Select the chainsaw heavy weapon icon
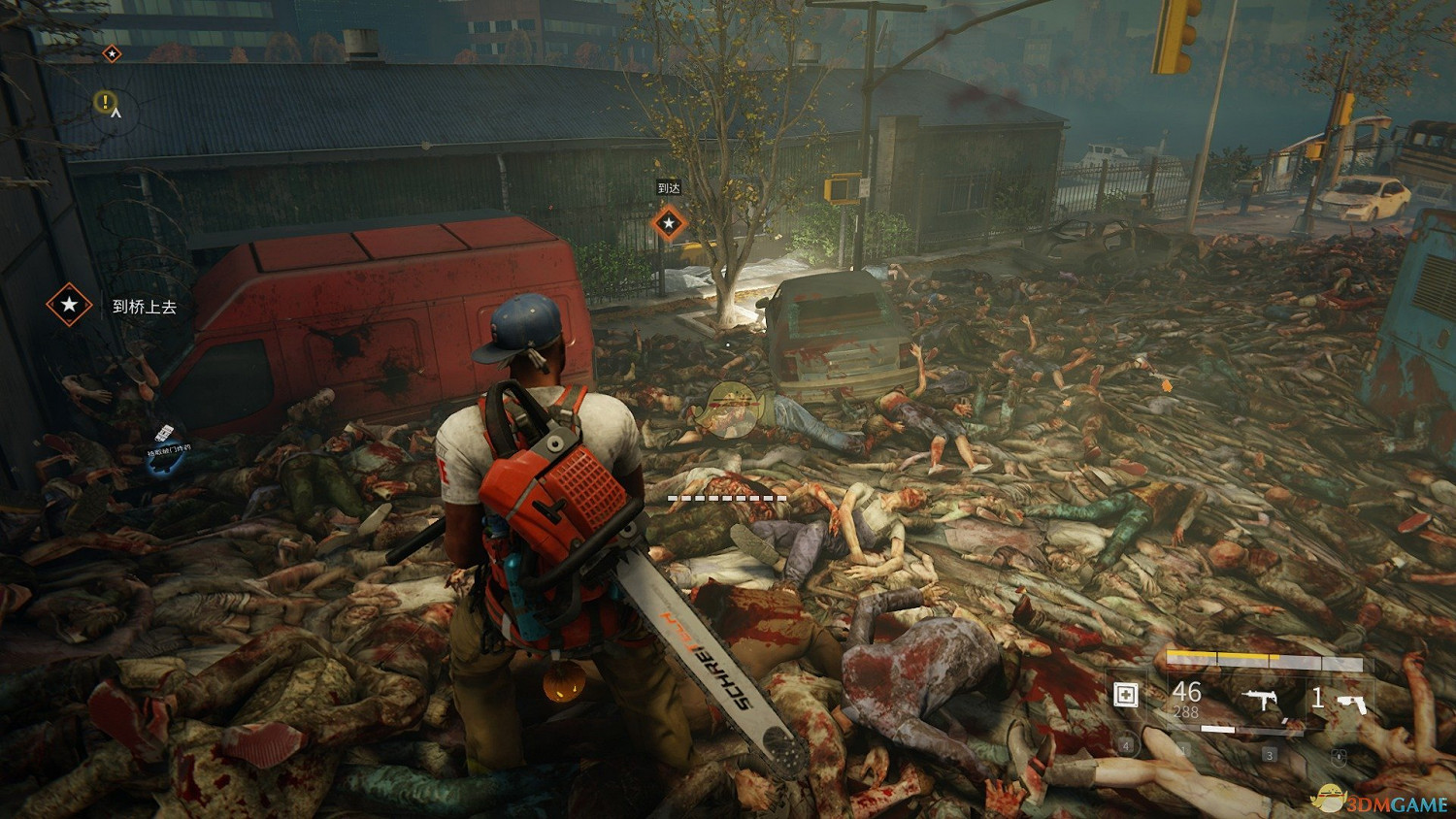The width and height of the screenshot is (1456, 819). pos(1350,701)
